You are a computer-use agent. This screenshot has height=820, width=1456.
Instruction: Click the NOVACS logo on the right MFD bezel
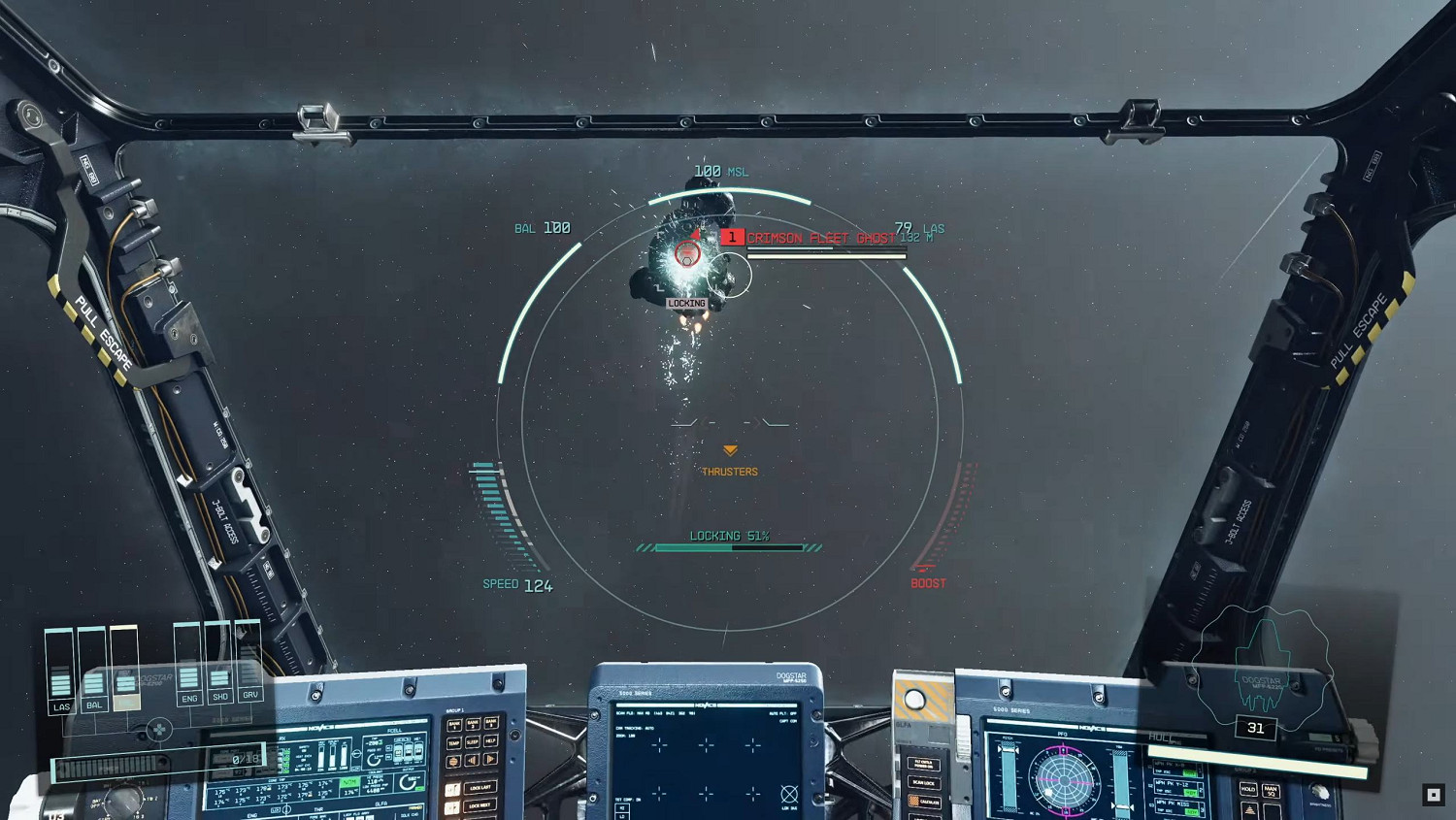point(1092,729)
